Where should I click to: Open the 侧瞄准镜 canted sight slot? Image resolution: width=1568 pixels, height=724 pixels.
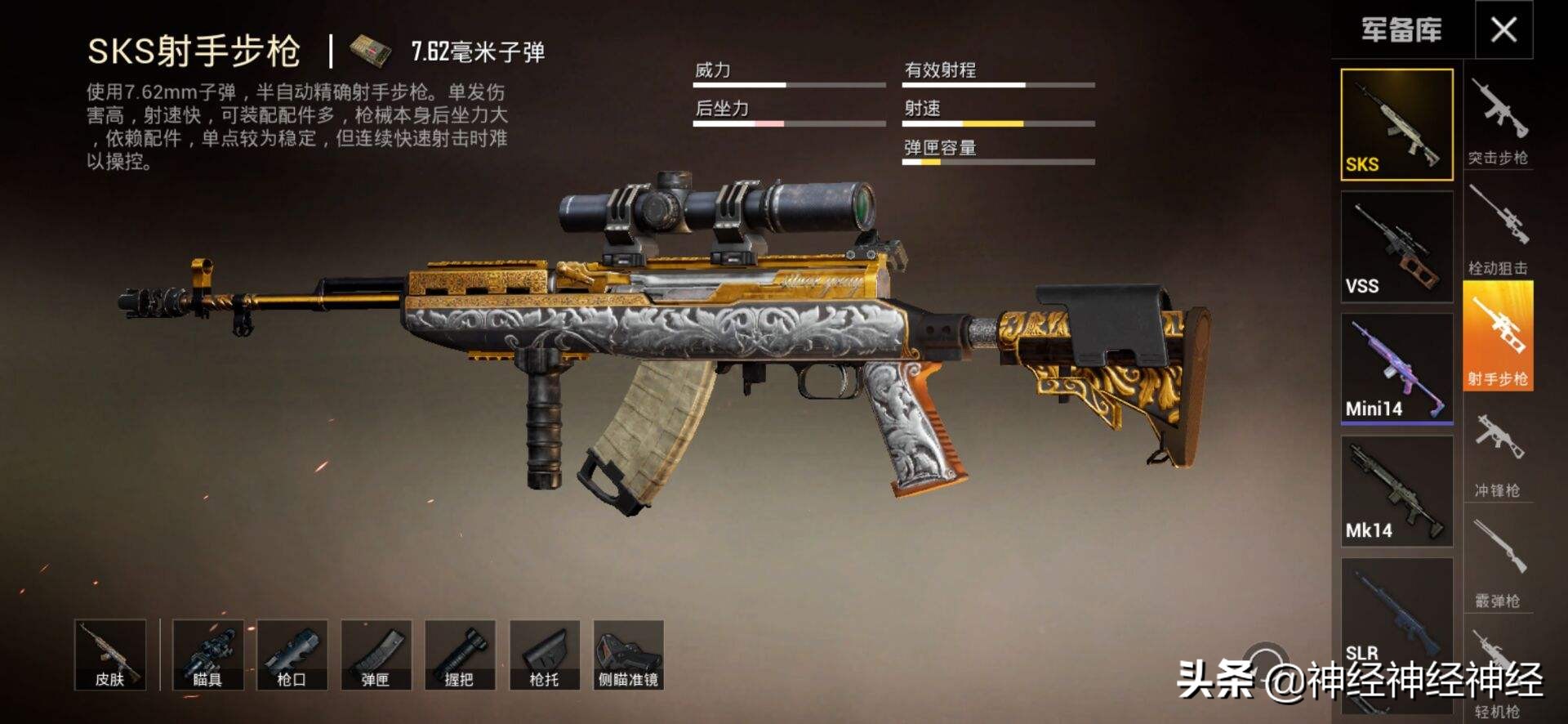(628, 655)
